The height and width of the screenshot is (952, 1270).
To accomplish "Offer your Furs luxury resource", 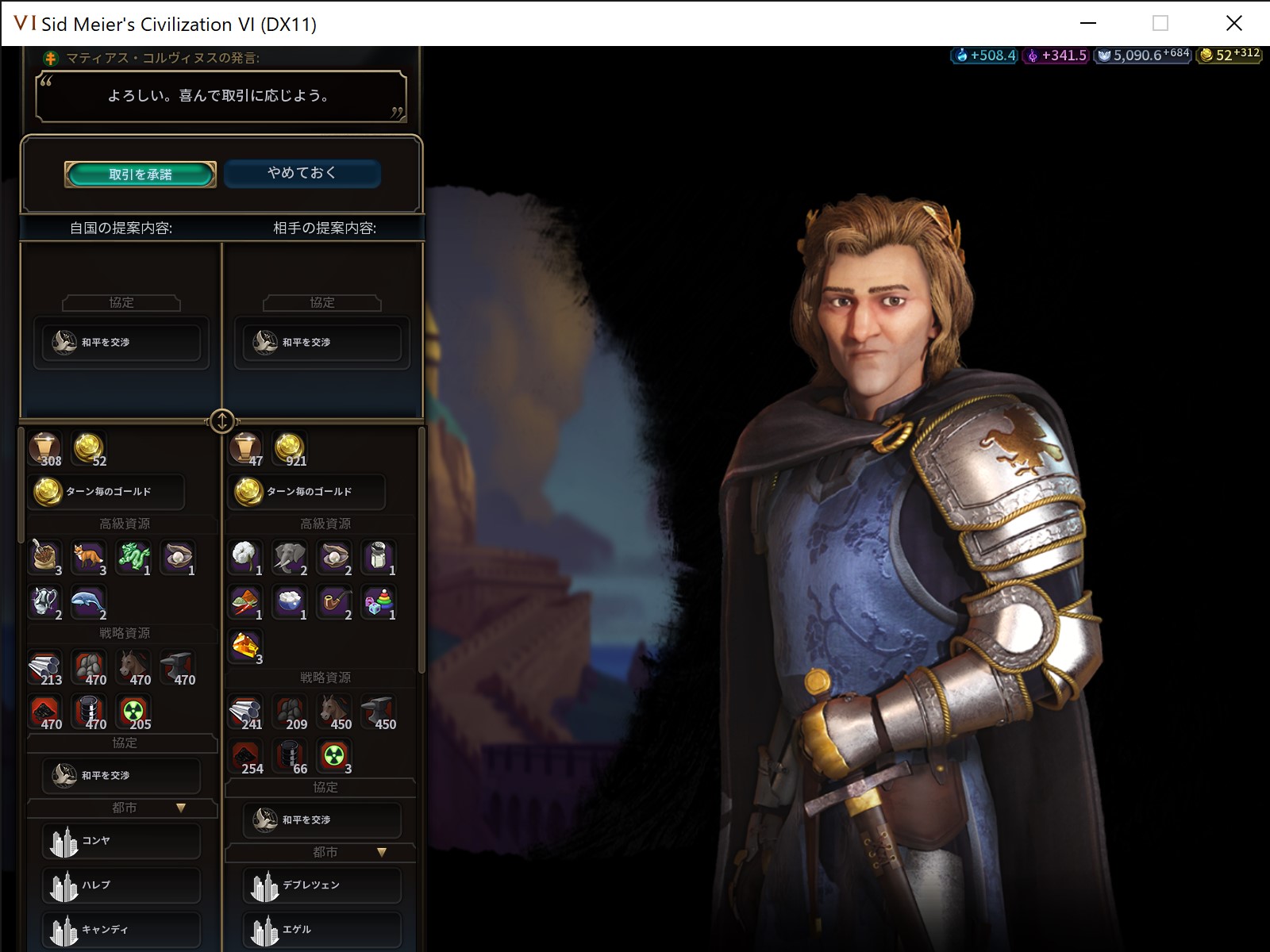I will [x=88, y=558].
